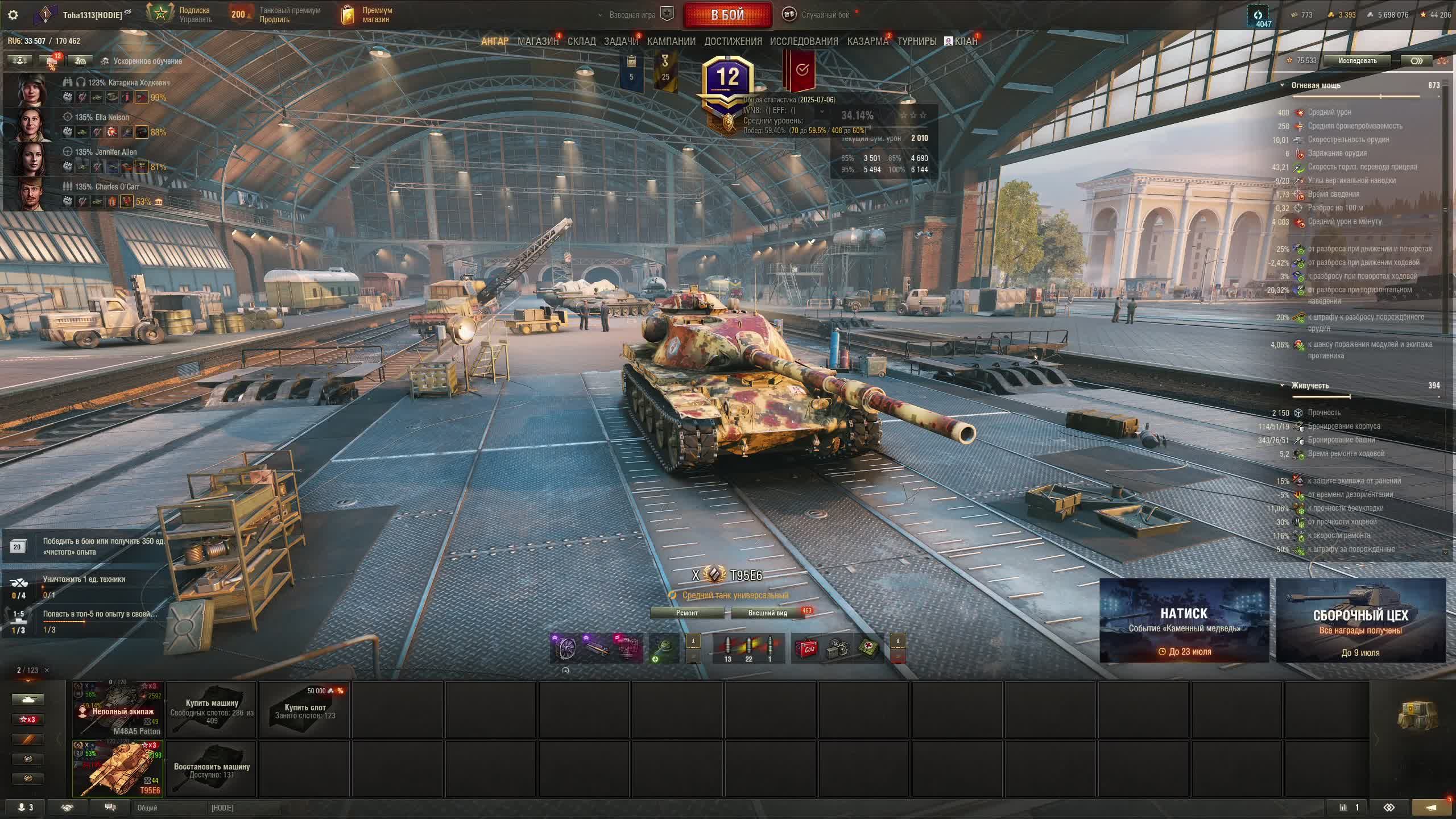Open the settings gear icon
The image size is (1456, 819).
[x=13, y=15]
